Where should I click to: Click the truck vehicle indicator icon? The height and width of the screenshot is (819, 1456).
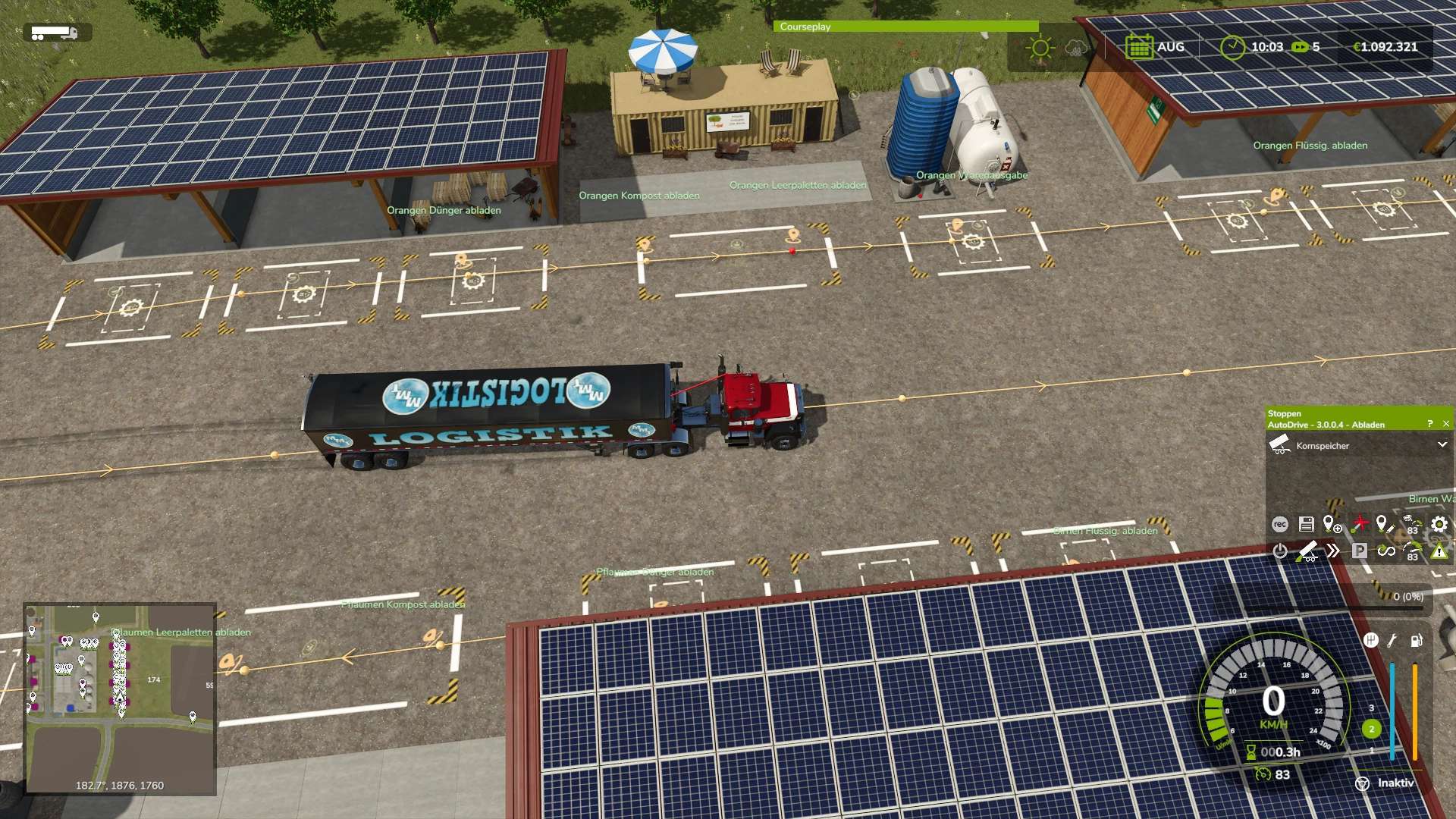point(55,33)
